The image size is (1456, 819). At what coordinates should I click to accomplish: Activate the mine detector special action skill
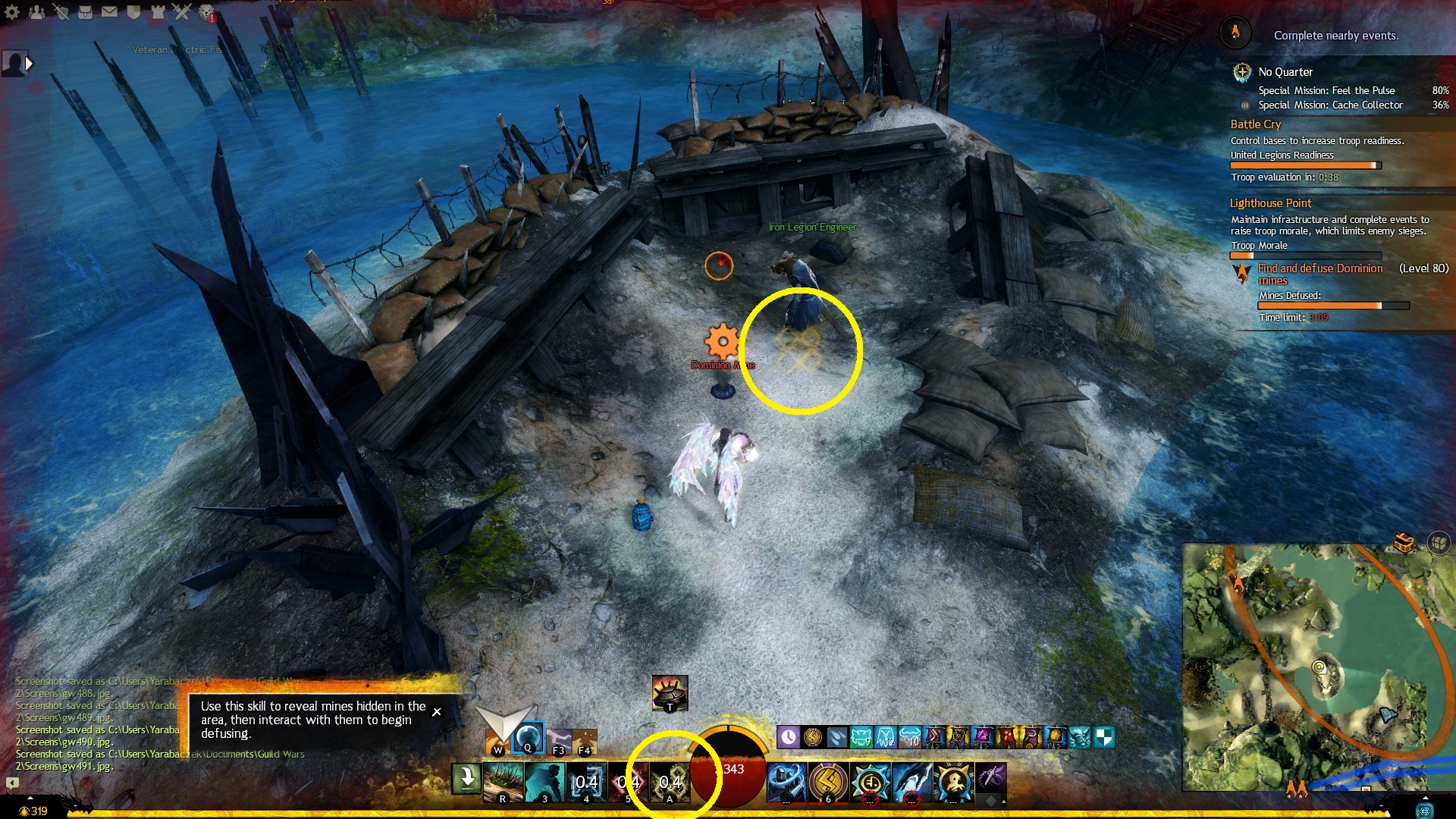(670, 692)
